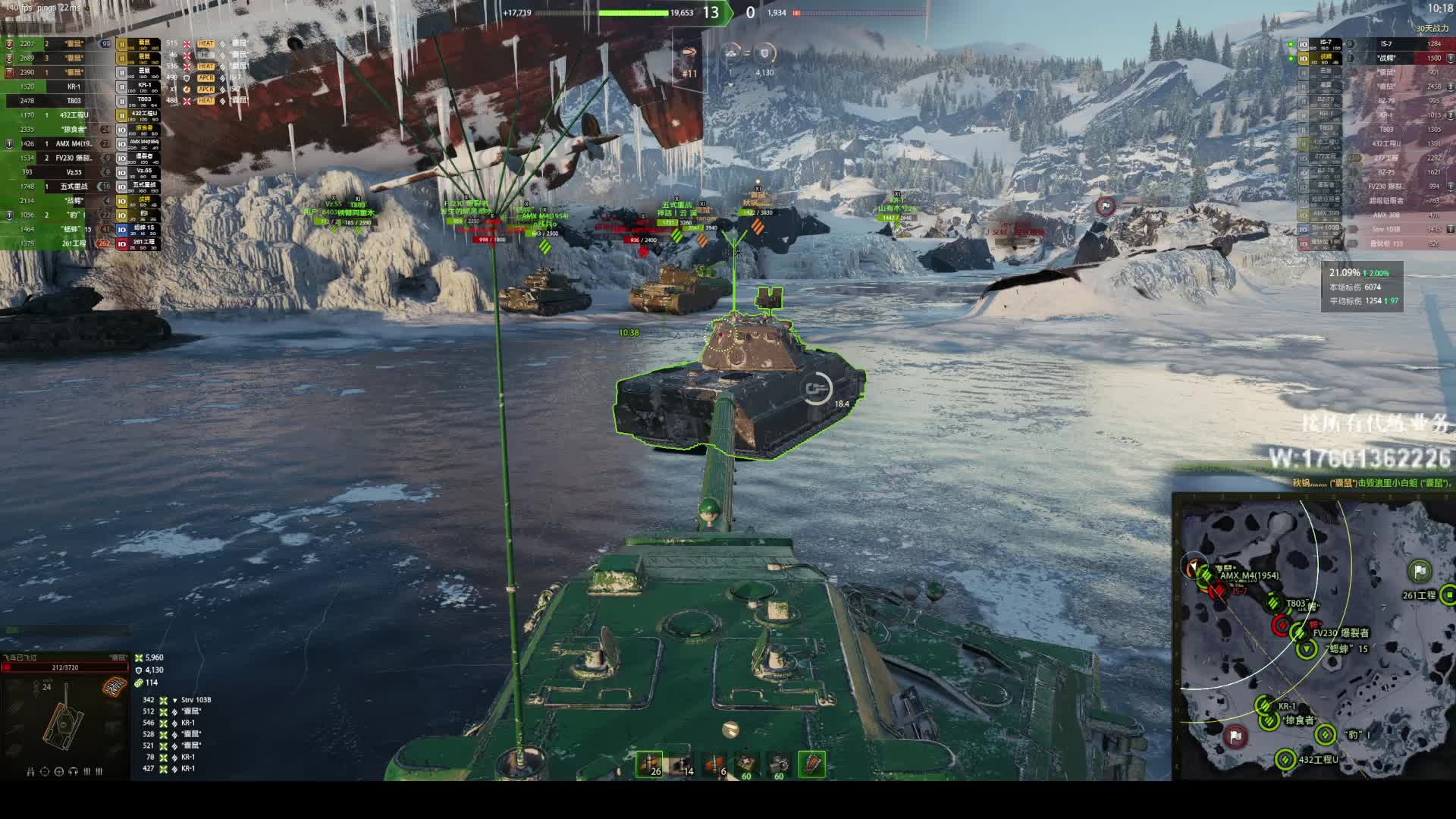Click the green allied base flag on minimap
Screen dimensions: 1456x819
click(1419, 571)
